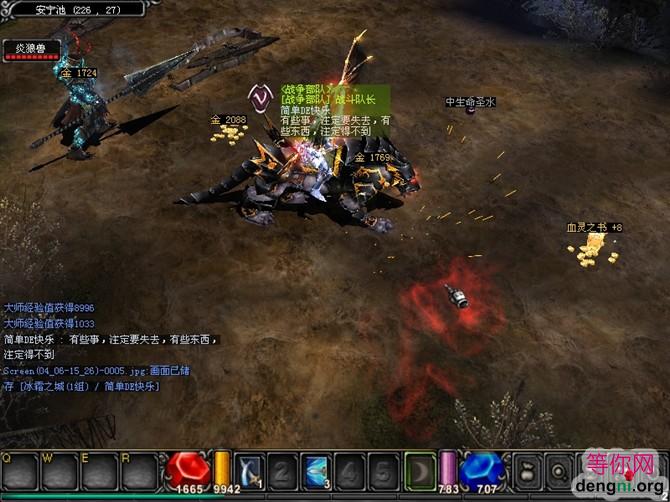Image resolution: width=670 pixels, height=502 pixels.
Task: Click the round magnifier-like menu button
Action: (x=558, y=470)
